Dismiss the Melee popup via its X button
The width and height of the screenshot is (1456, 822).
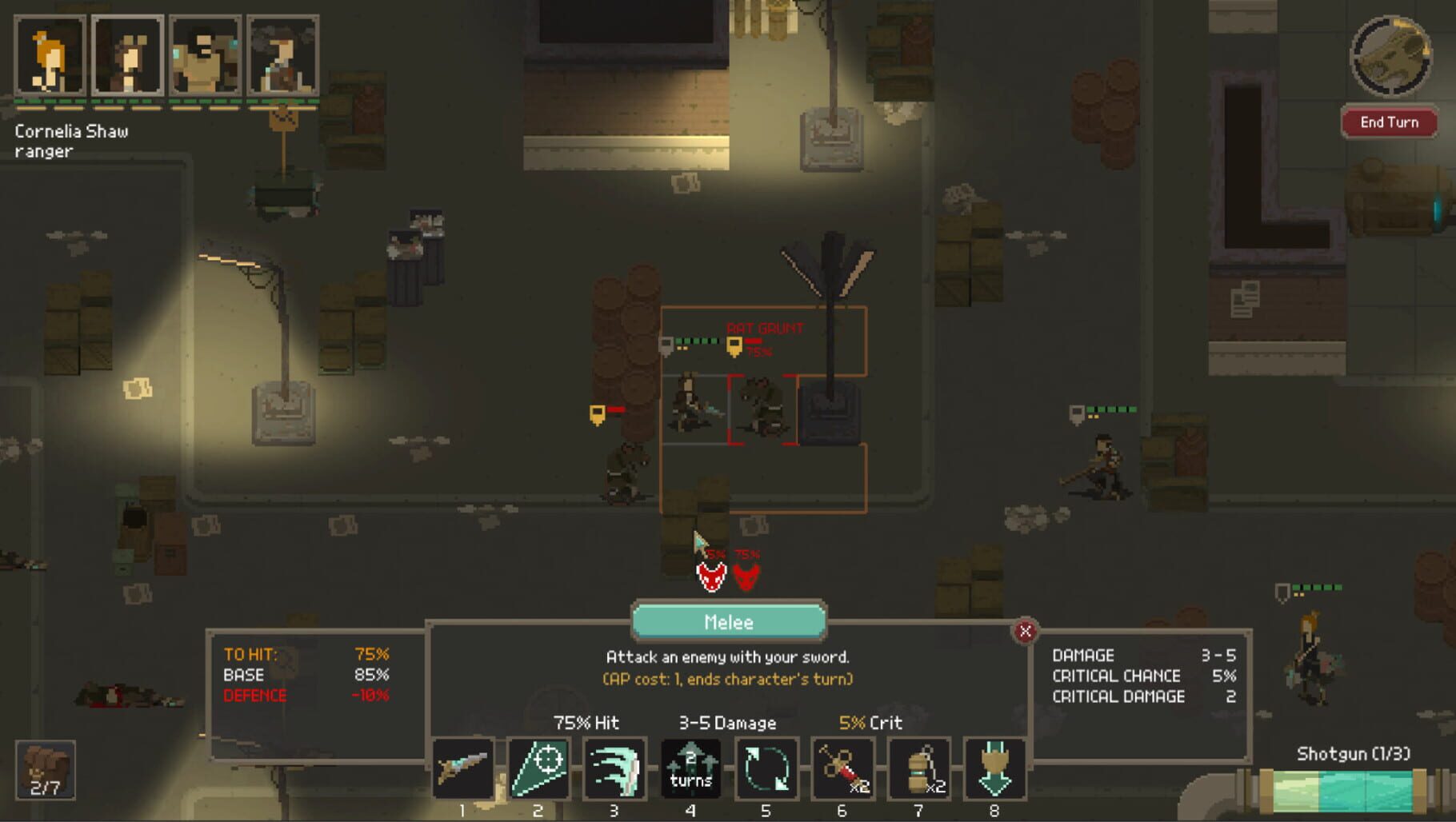click(x=1024, y=631)
